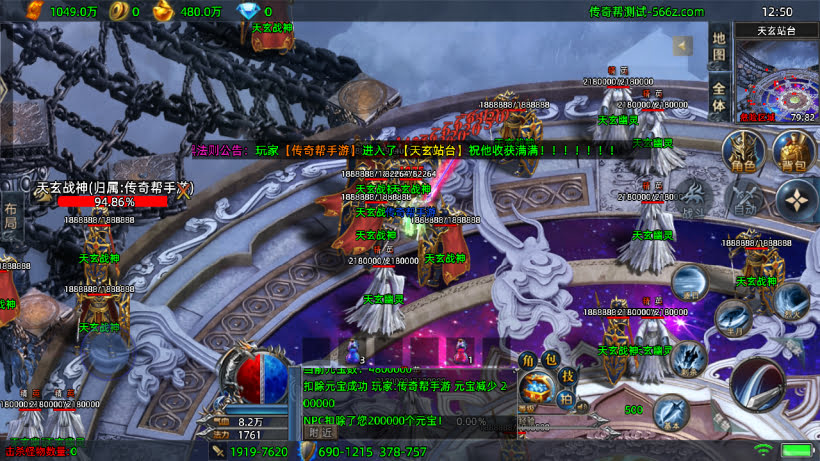Activate the 半月 half-moon skill
The image size is (820, 461).
click(x=732, y=317)
